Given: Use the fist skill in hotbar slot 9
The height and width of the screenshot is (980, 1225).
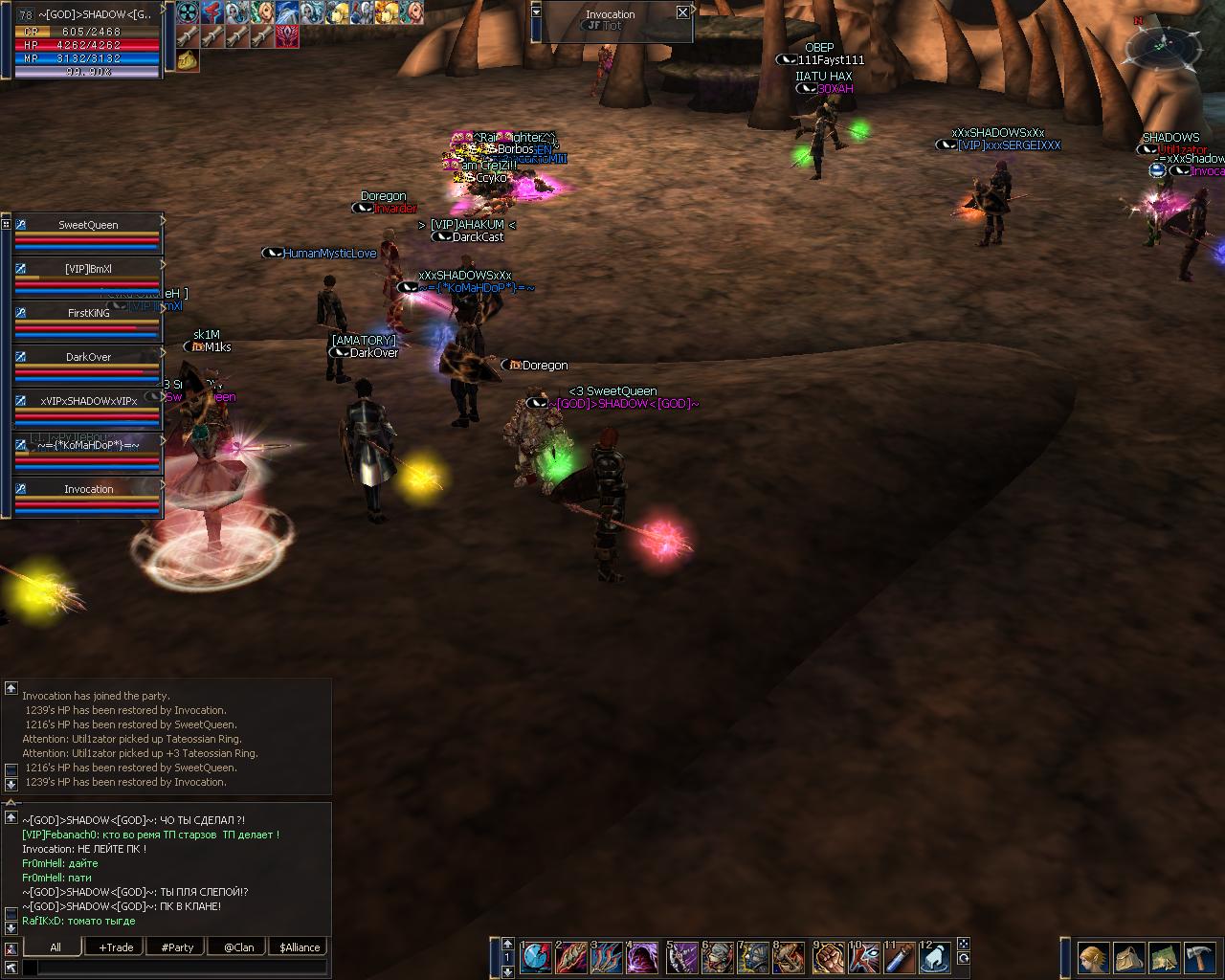Looking at the screenshot, I should coord(828,956).
